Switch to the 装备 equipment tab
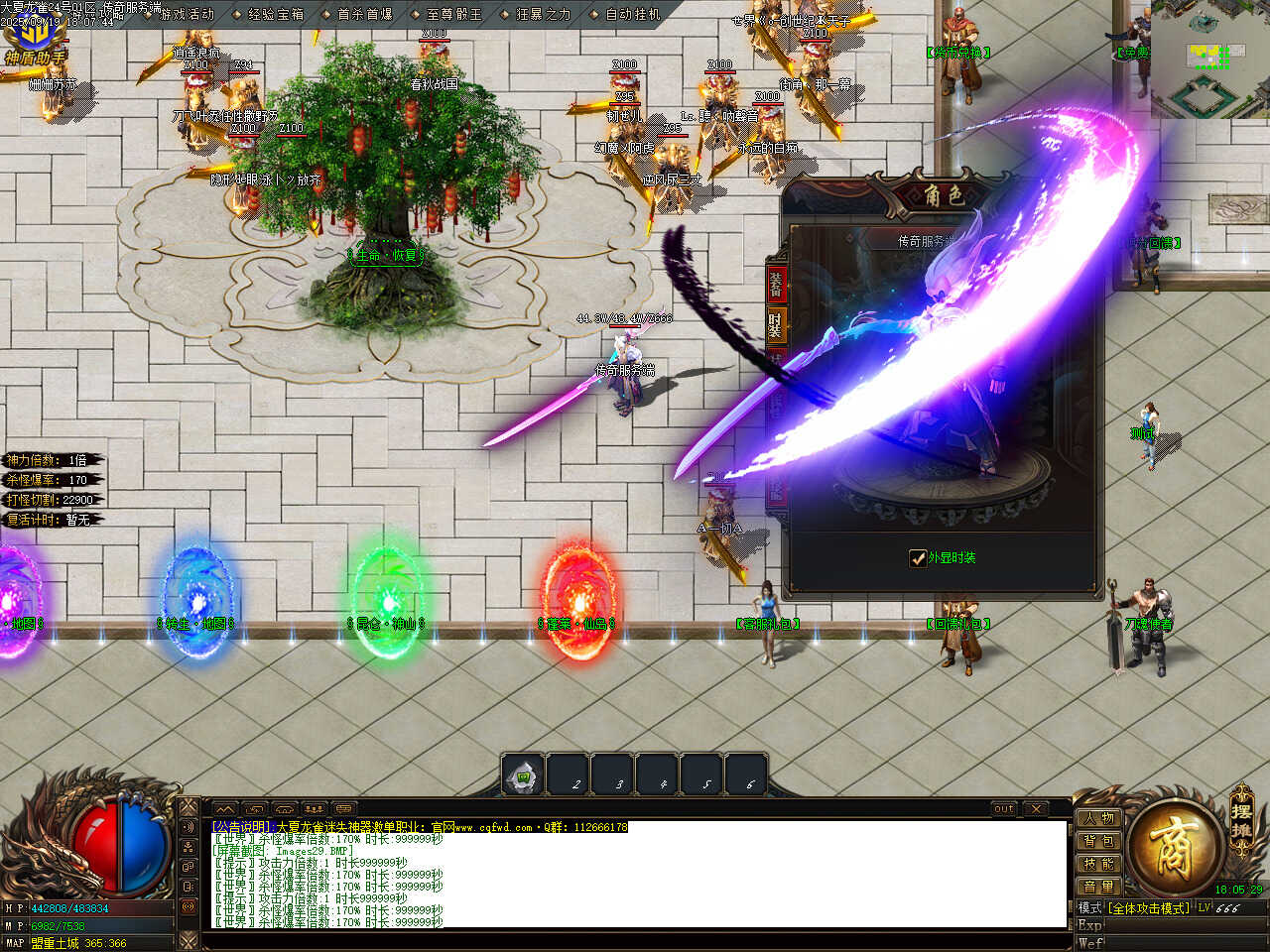This screenshot has width=1270, height=952. 776,285
